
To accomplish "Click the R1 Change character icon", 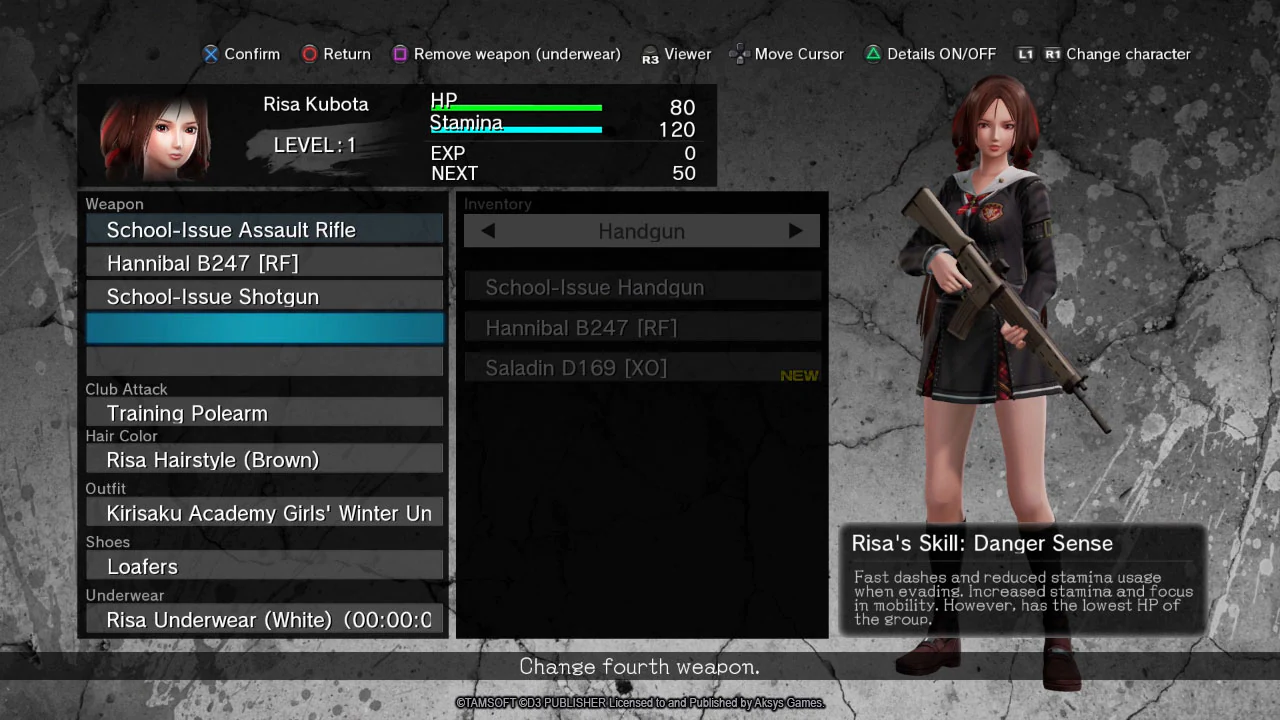I will click(1054, 54).
